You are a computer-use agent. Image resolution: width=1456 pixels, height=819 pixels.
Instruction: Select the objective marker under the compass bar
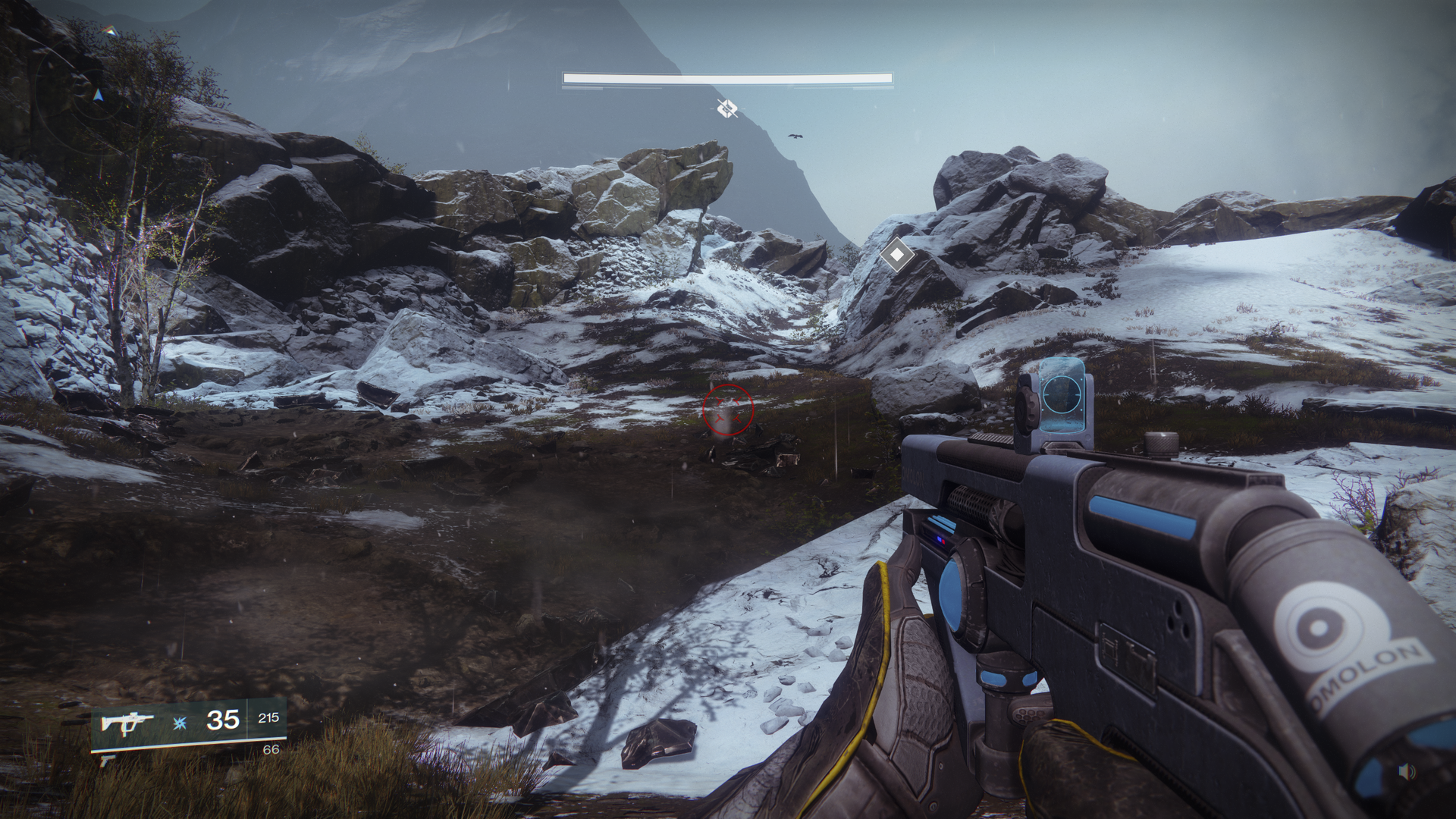727,109
